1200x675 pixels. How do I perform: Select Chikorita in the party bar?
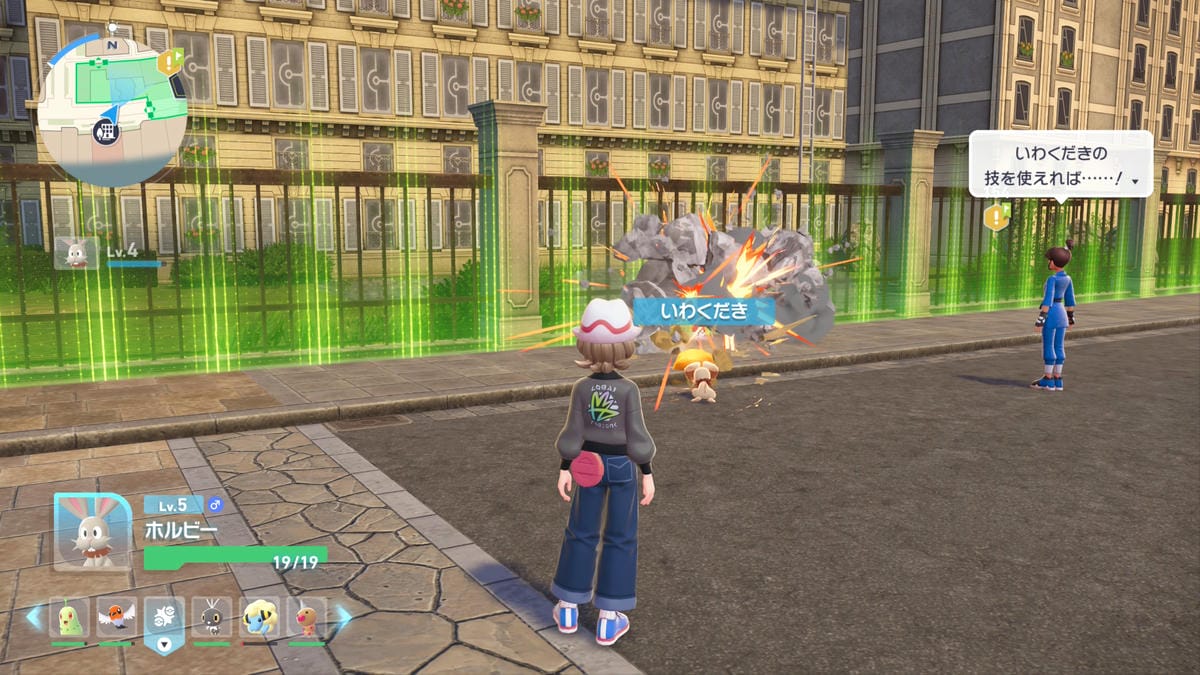coord(69,618)
